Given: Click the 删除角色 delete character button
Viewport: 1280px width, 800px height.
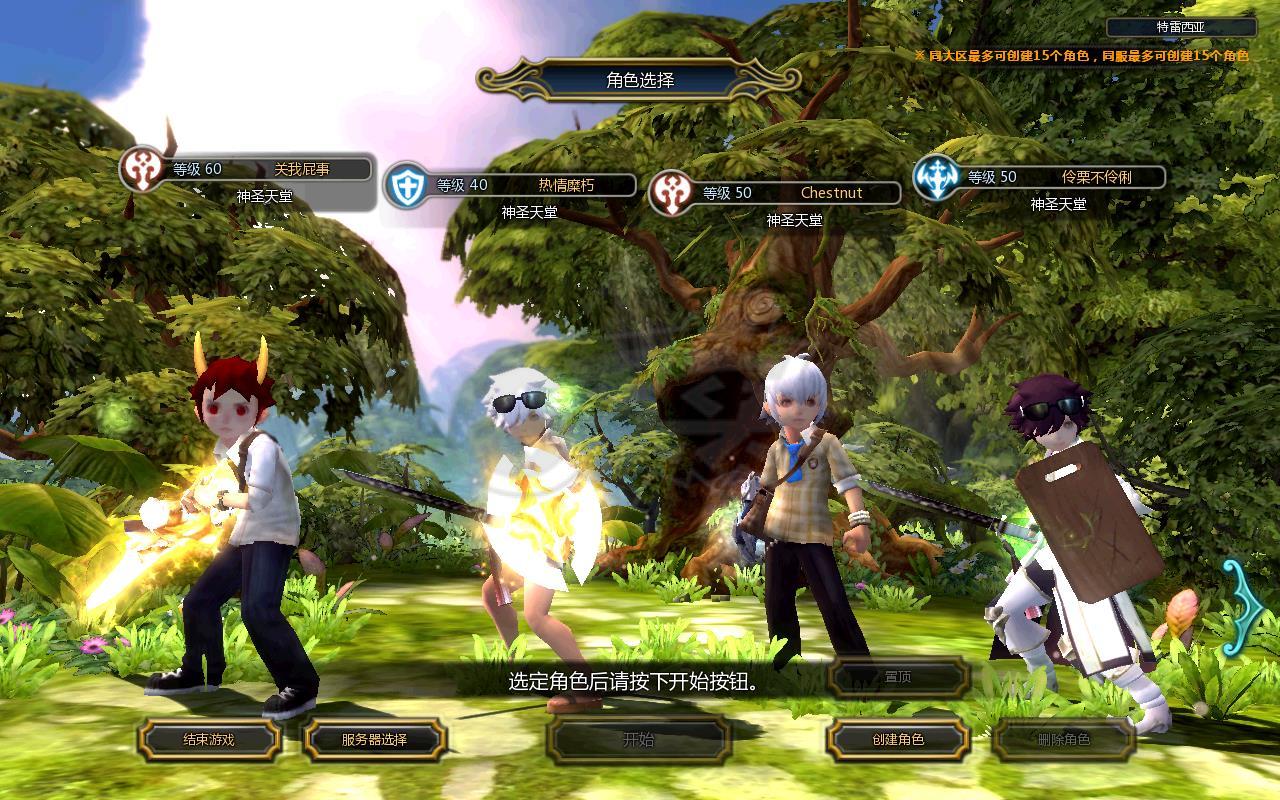Looking at the screenshot, I should pos(1063,740).
